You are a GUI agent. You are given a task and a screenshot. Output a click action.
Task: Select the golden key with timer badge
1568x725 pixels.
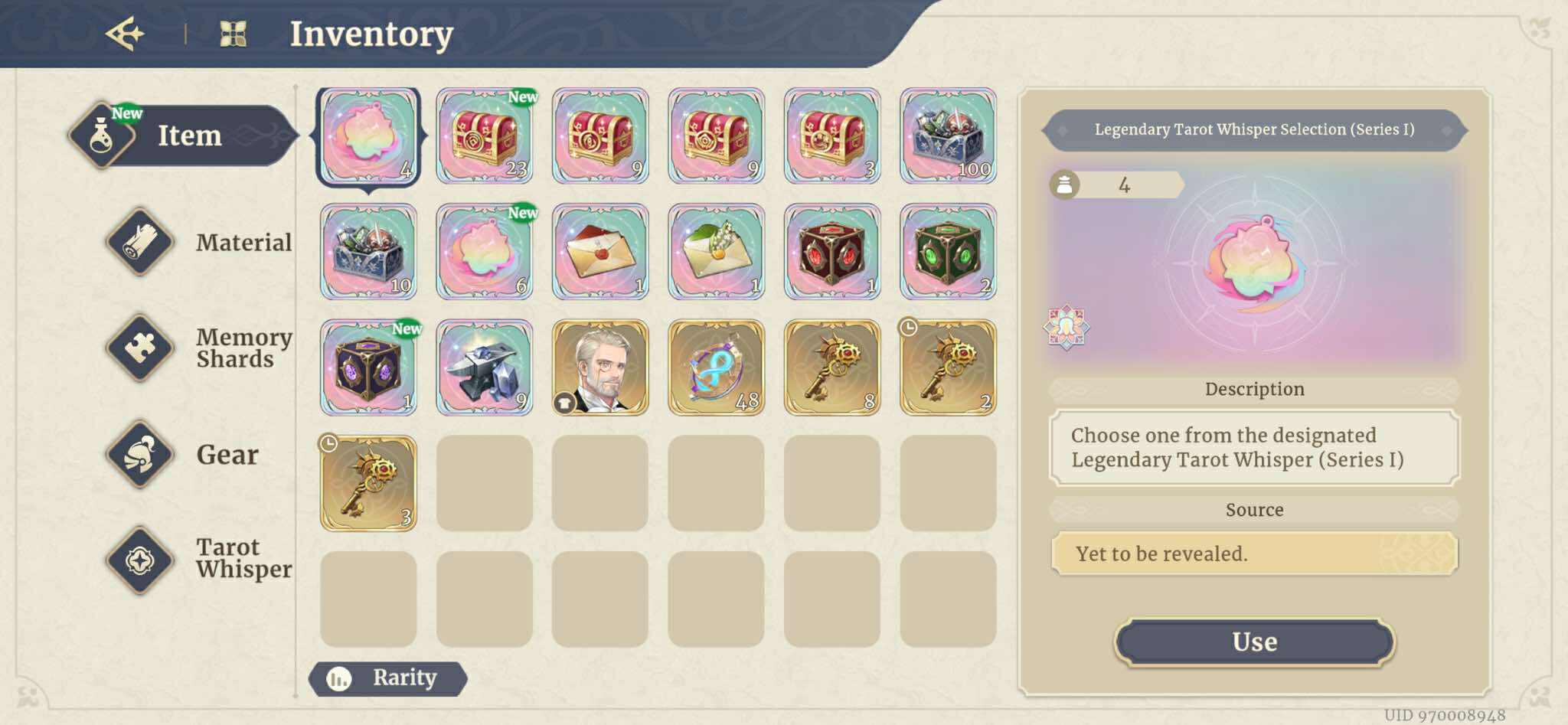coord(947,367)
